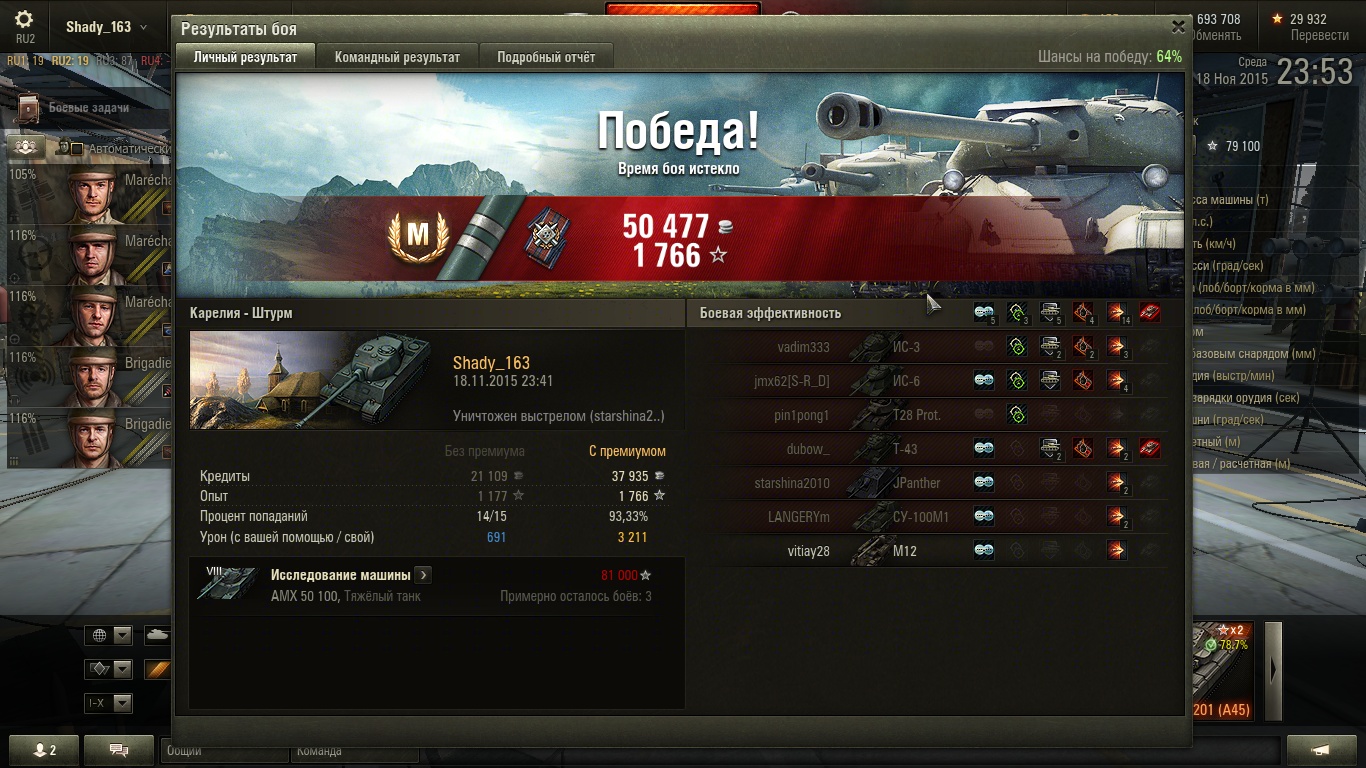
Task: Select the Личный результат tab
Action: [245, 57]
